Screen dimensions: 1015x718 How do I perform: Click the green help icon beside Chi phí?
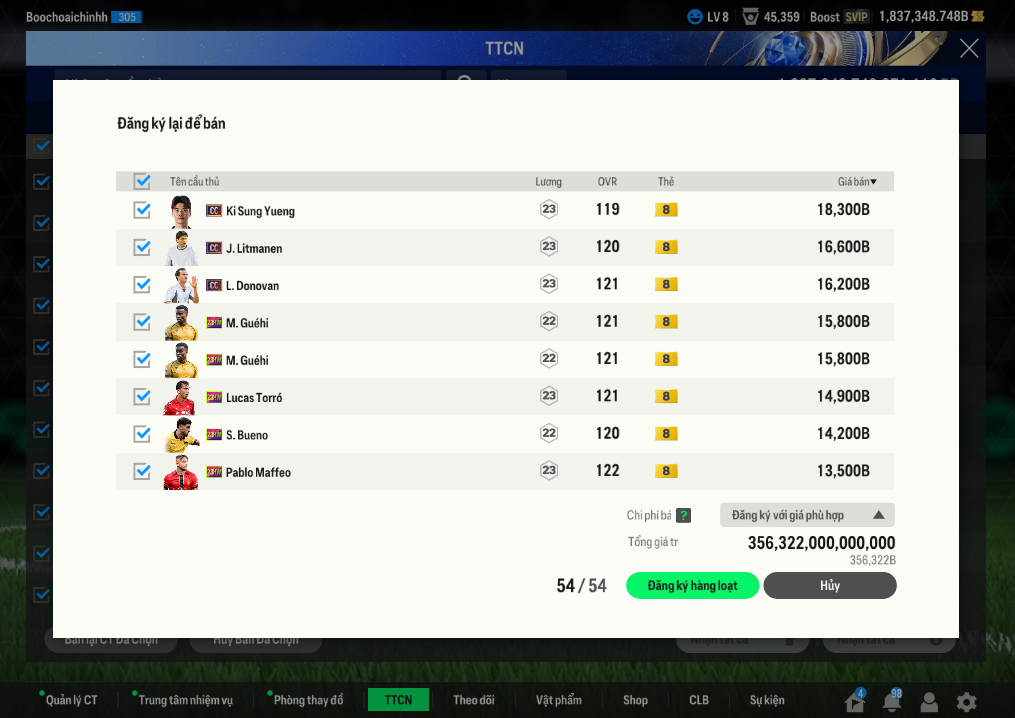[x=683, y=515]
